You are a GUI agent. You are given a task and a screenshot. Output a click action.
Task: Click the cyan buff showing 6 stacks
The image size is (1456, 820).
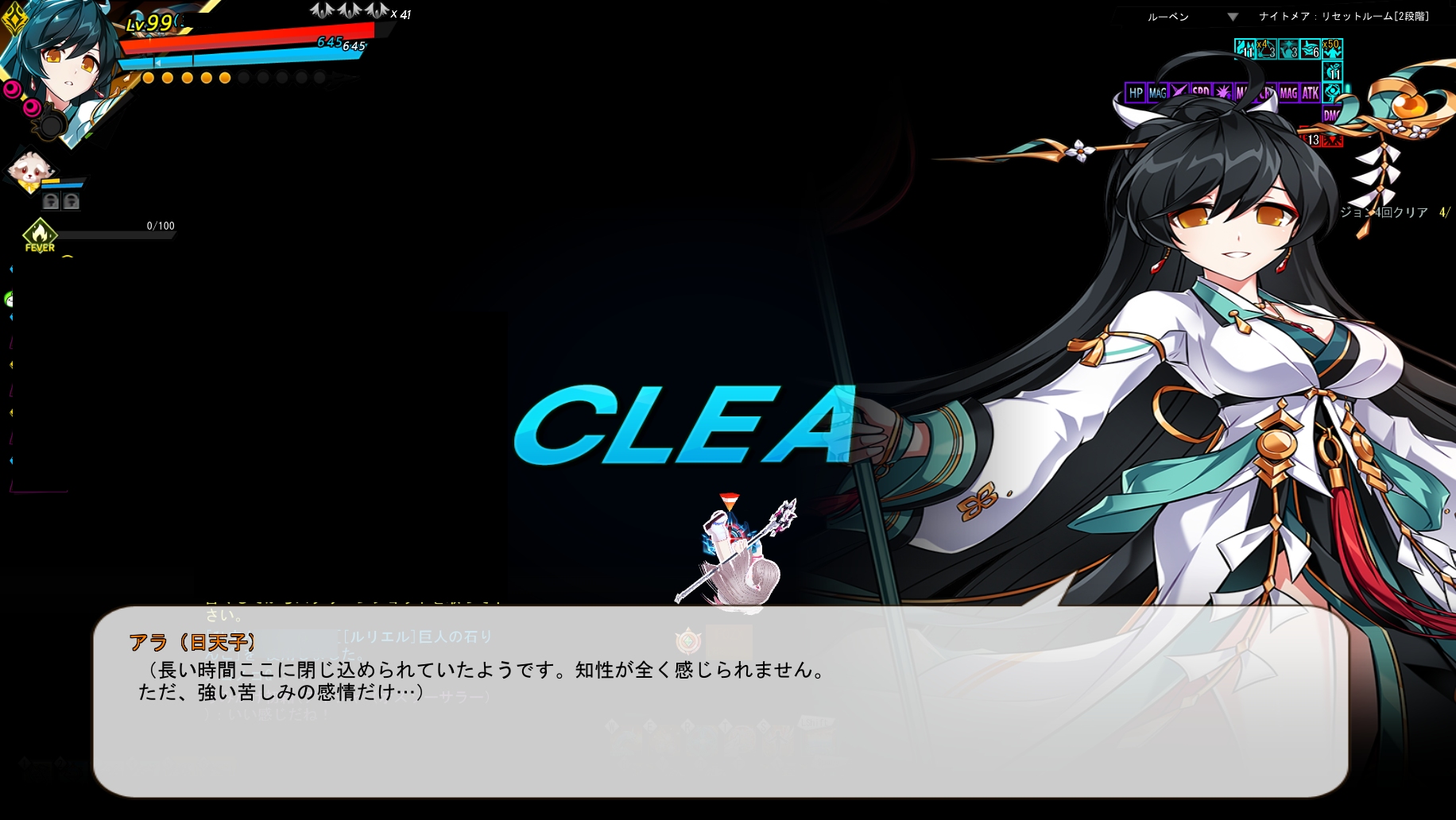click(x=1311, y=49)
